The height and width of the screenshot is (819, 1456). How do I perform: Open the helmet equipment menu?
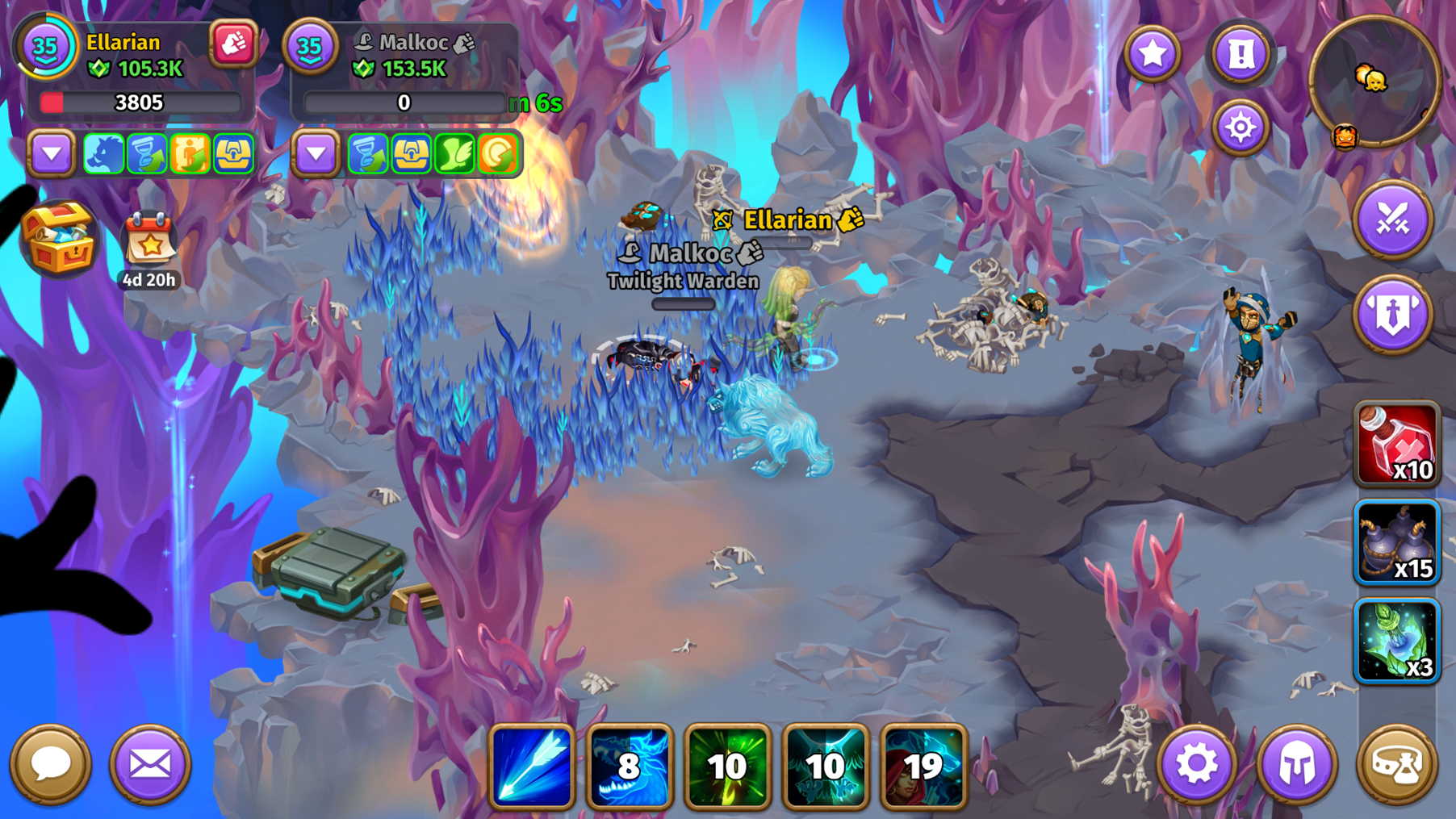tap(1296, 763)
